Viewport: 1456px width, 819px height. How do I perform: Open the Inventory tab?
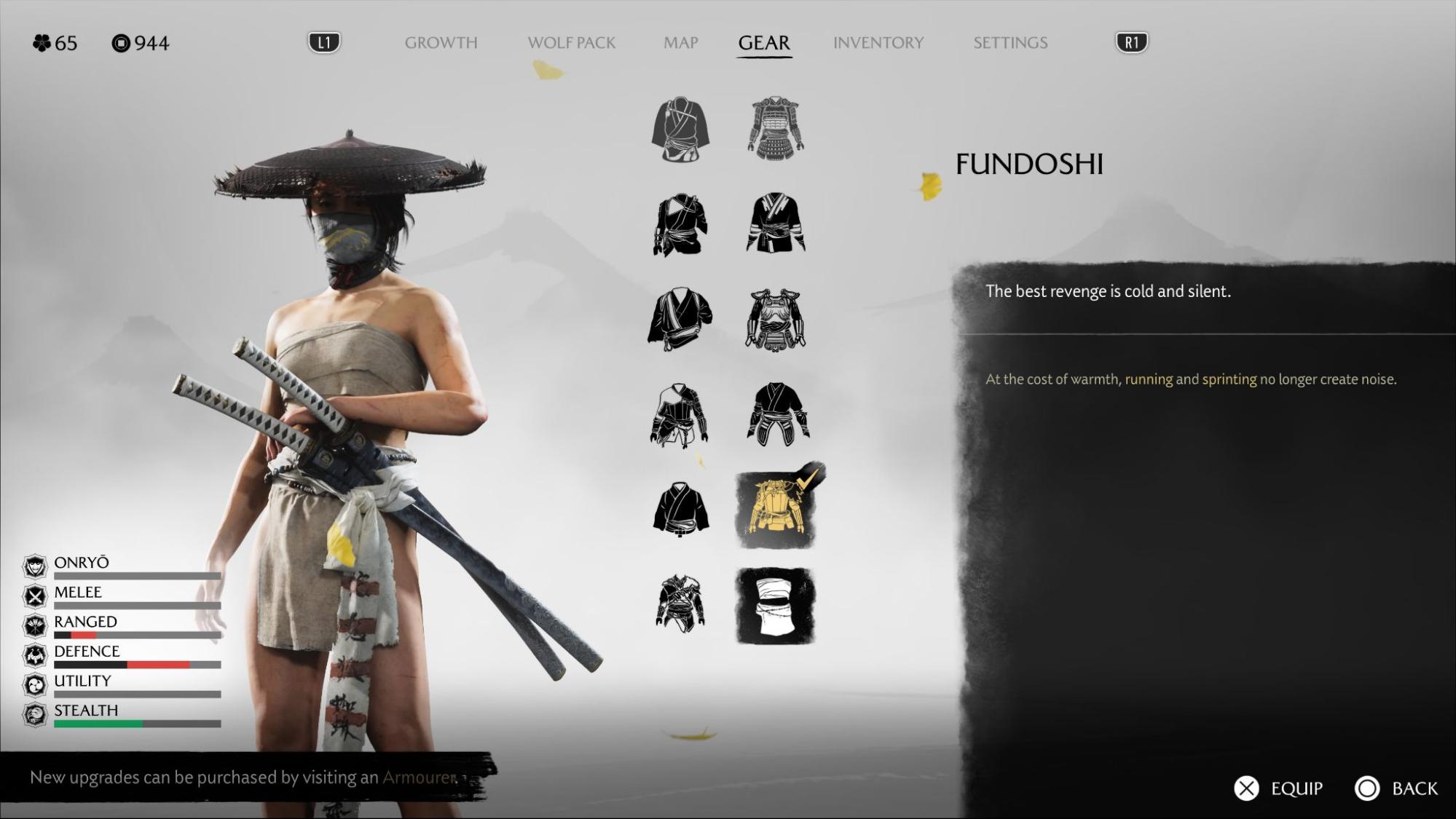[878, 43]
